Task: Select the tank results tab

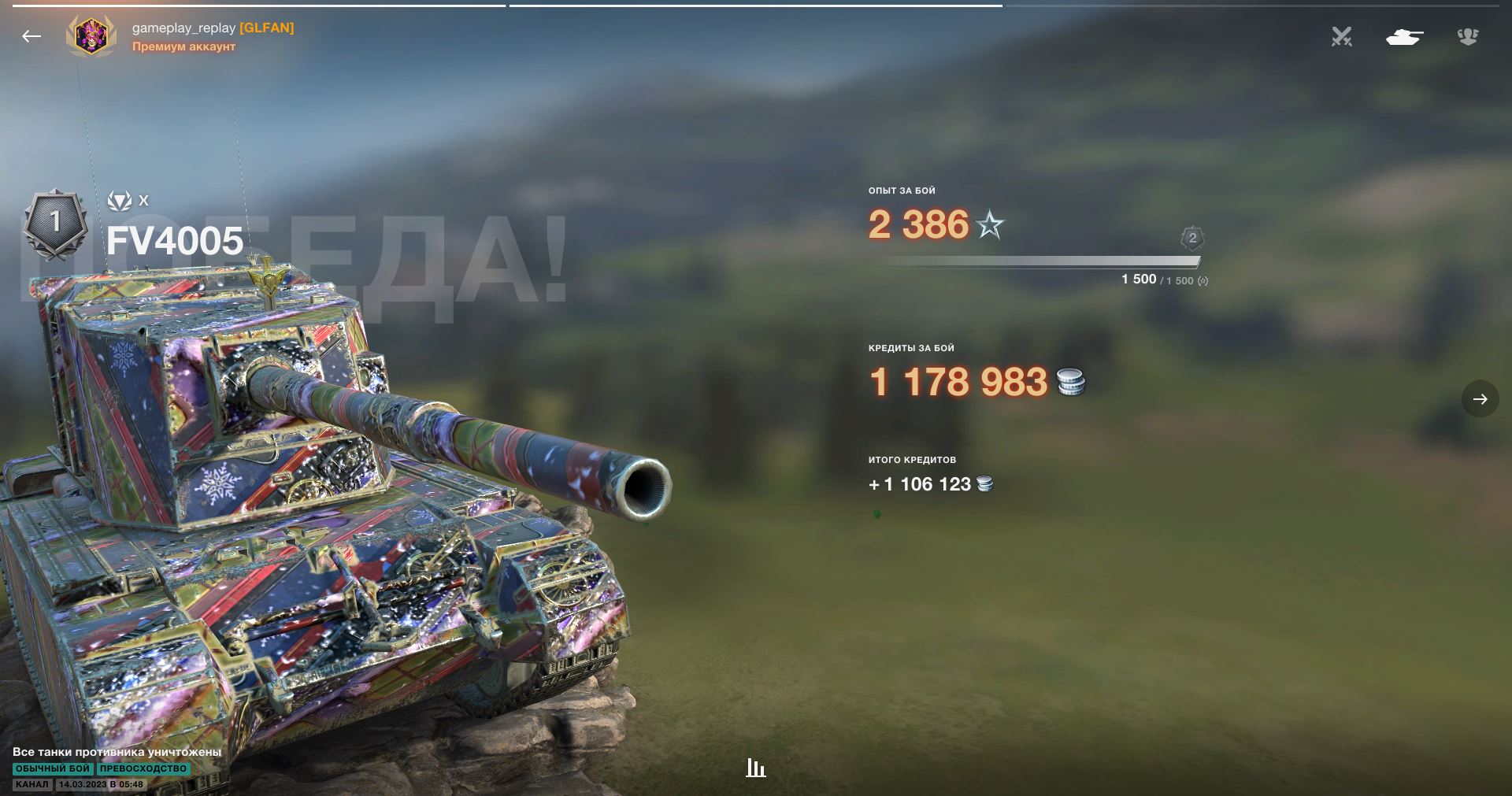Action: click(1404, 36)
